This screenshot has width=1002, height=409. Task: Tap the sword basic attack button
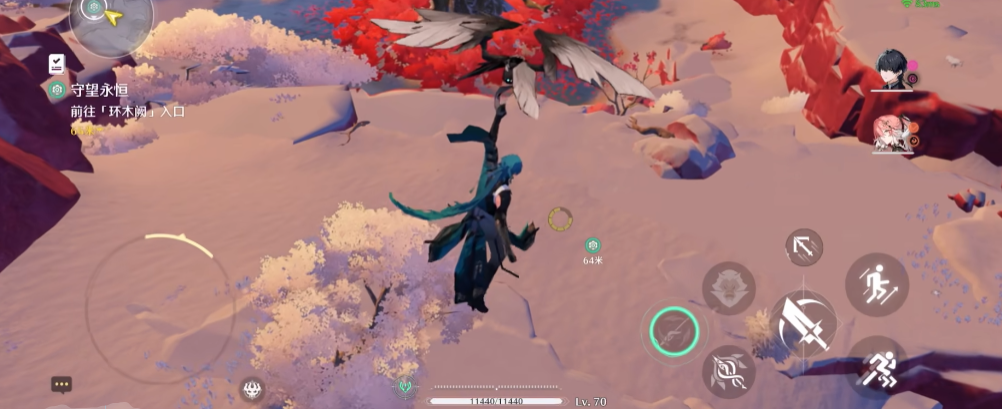point(803,323)
